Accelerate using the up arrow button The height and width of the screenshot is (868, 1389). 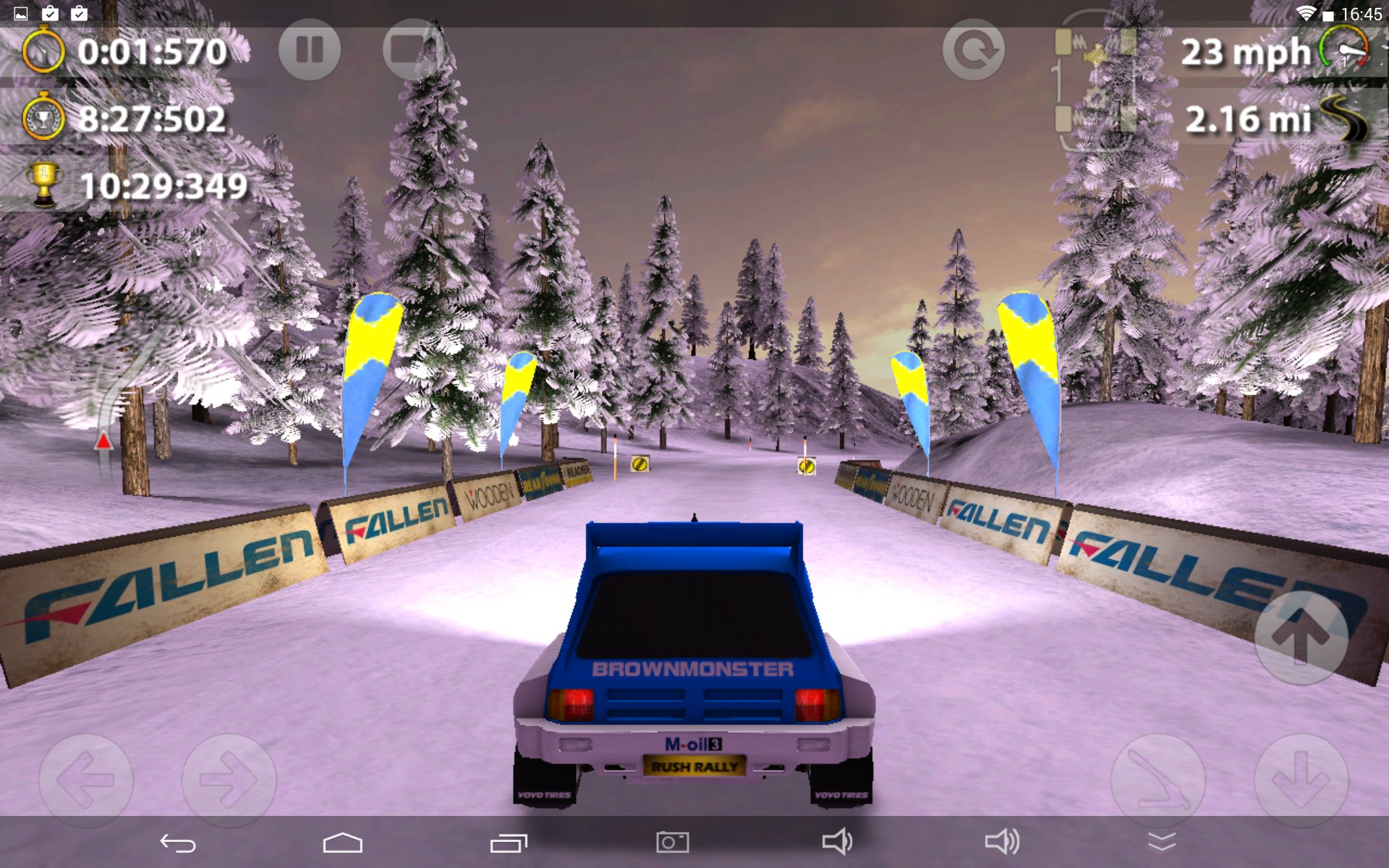[1300, 637]
